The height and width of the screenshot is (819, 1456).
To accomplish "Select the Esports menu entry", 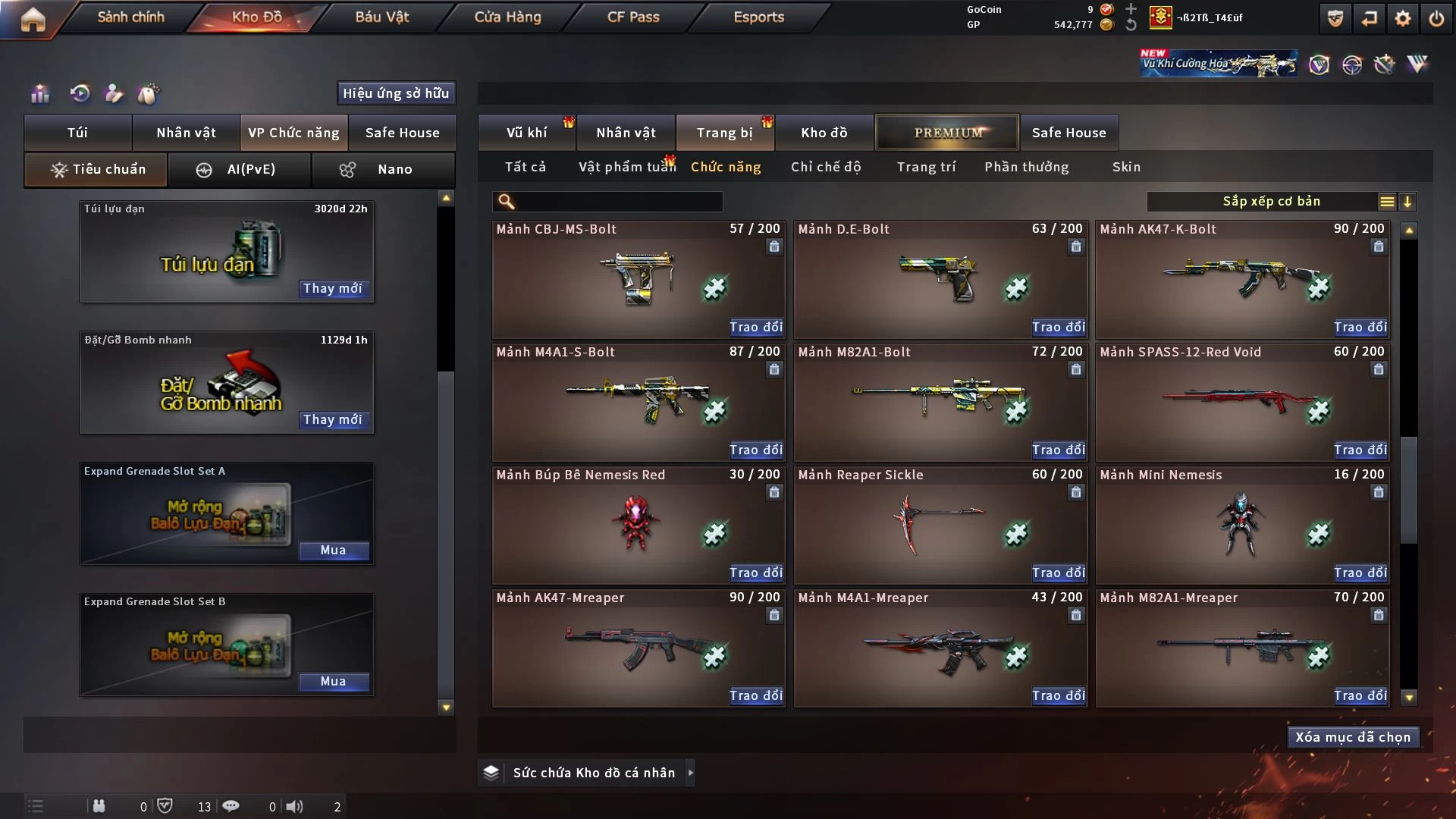I will pos(758,17).
